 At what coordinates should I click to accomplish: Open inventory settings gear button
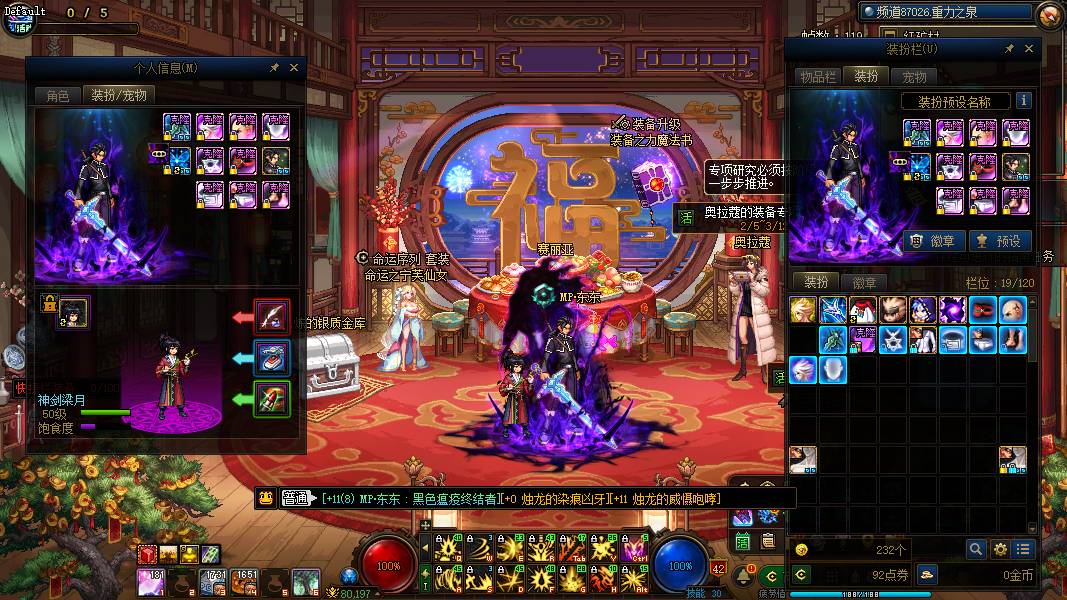click(1000, 549)
